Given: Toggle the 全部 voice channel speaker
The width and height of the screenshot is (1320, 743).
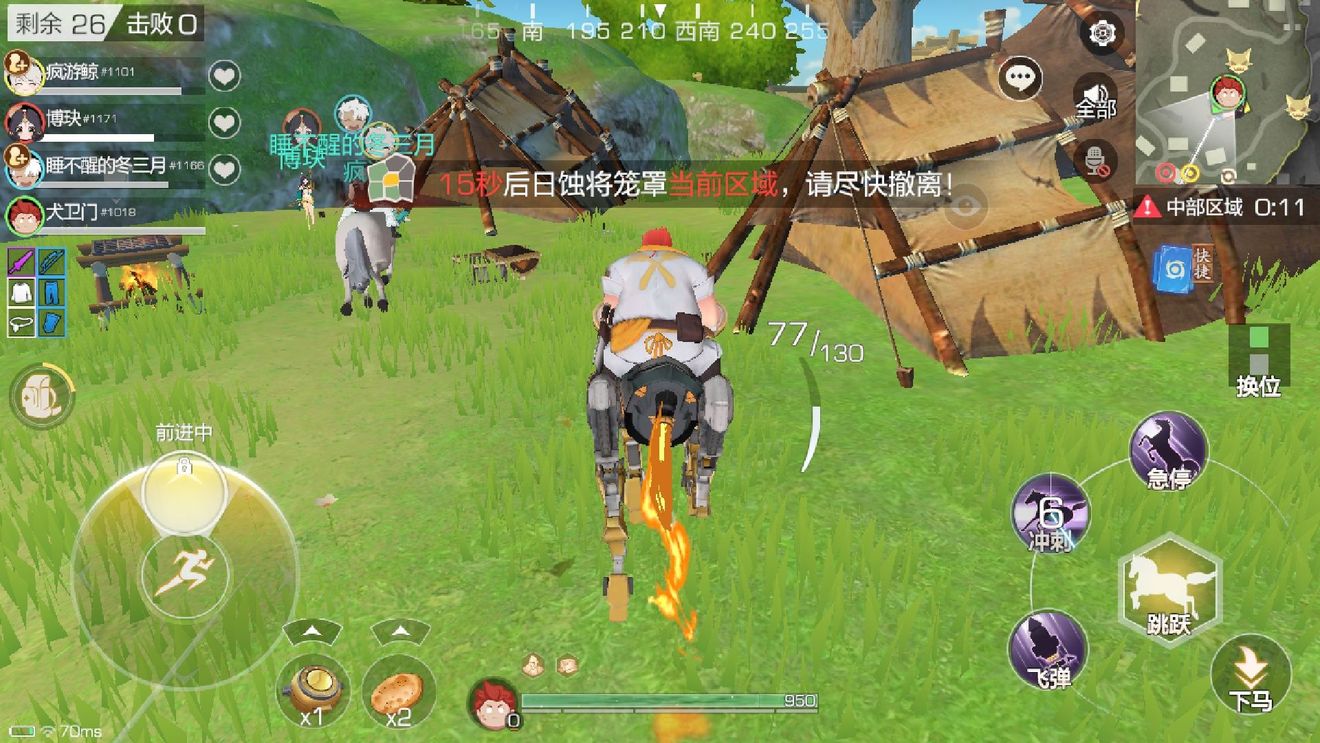Looking at the screenshot, I should pos(1094,93).
